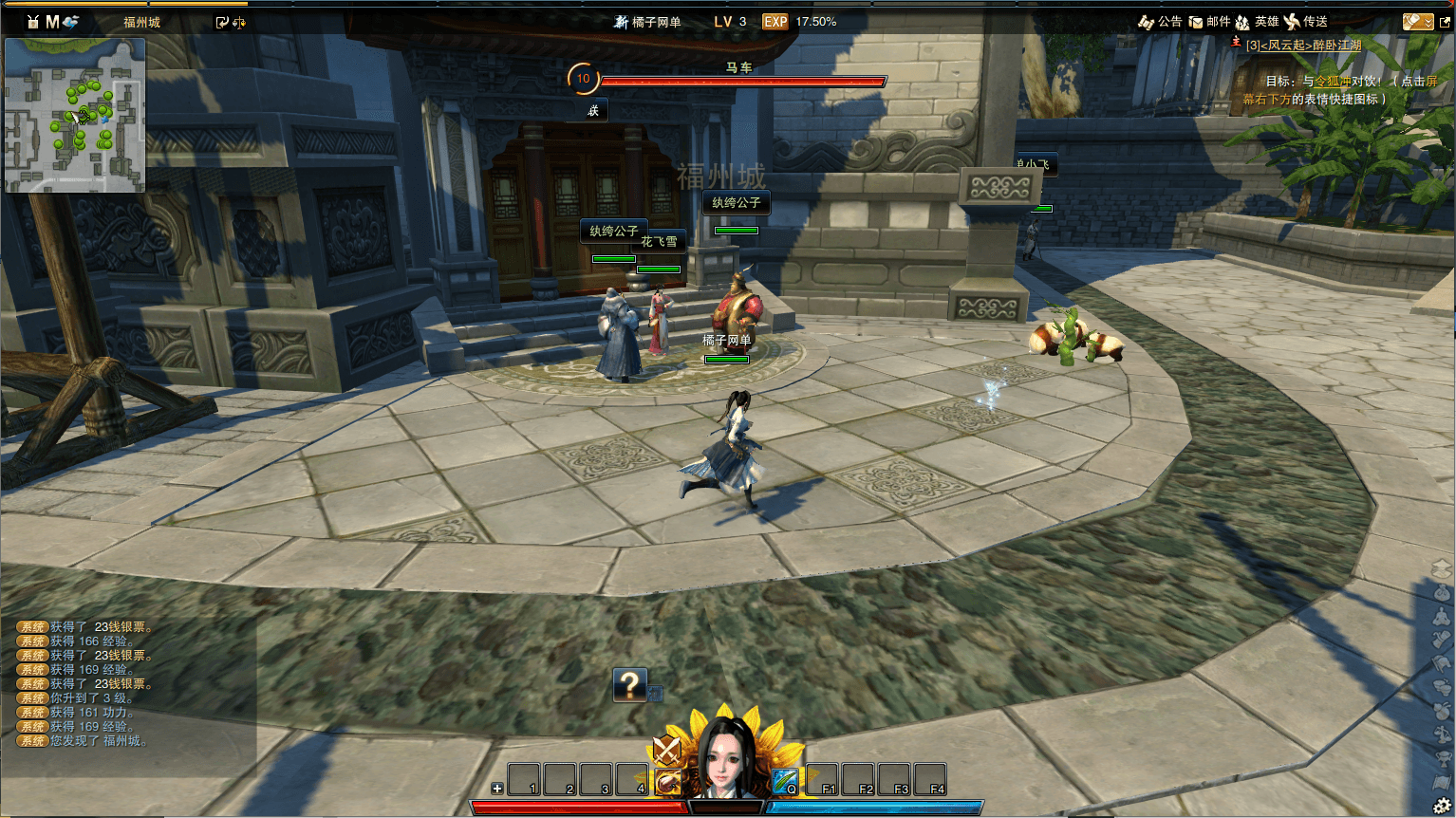Image resolution: width=1456 pixels, height=818 pixels.
Task: Click the question mark help icon
Action: tap(629, 684)
